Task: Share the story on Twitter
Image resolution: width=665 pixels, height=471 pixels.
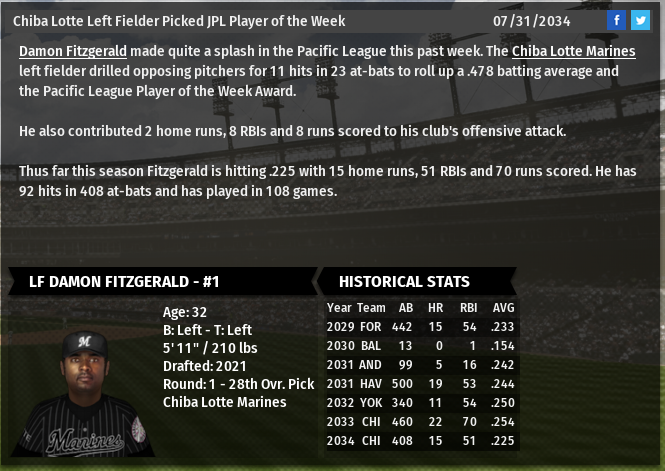Action: pyautogui.click(x=640, y=20)
